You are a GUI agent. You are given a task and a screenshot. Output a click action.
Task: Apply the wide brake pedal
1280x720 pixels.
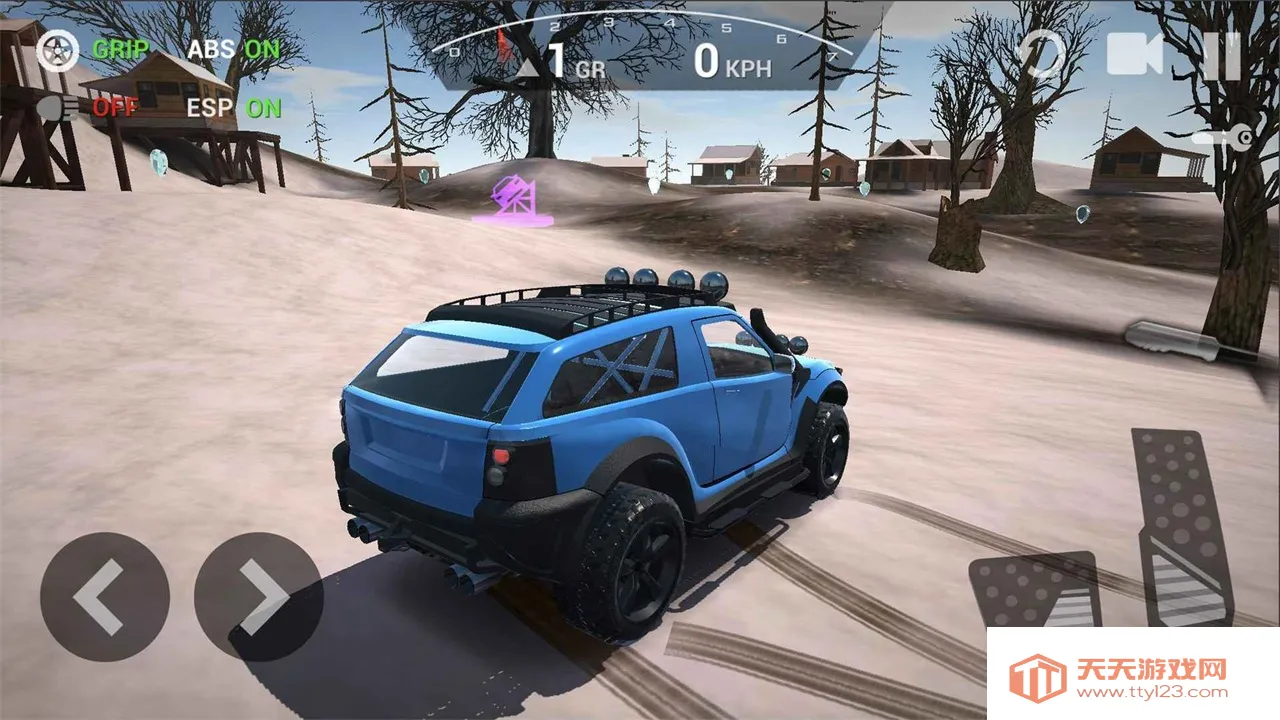tap(1034, 592)
